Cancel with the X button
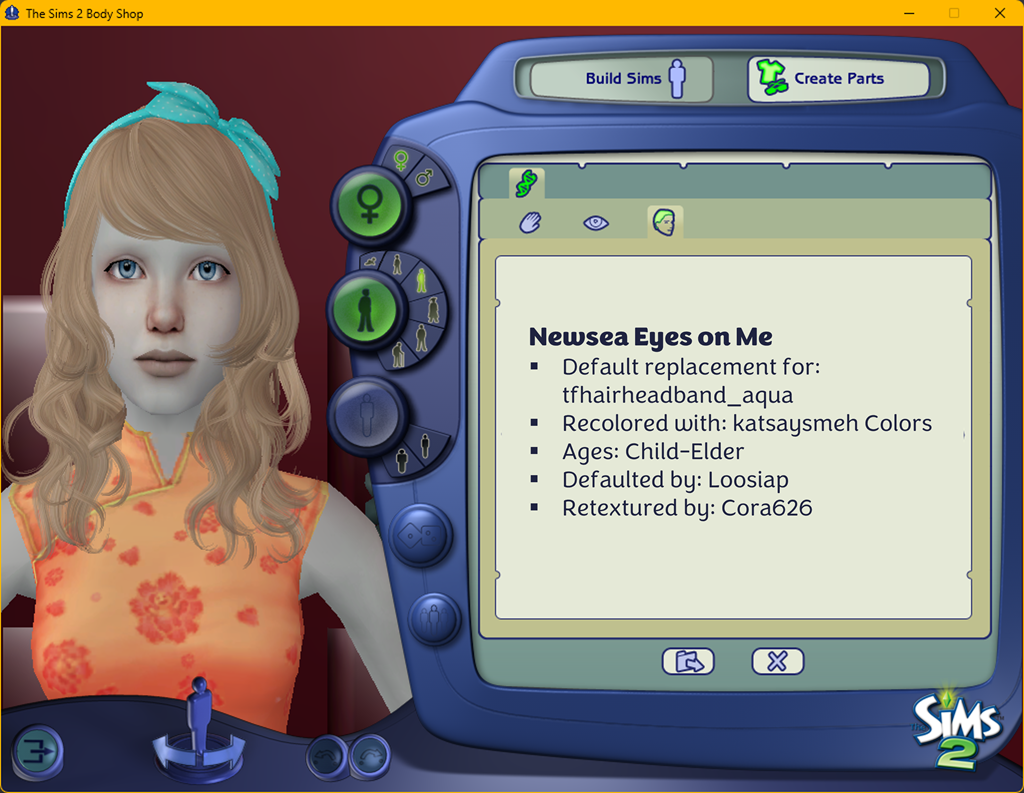1024x793 pixels. [x=777, y=661]
